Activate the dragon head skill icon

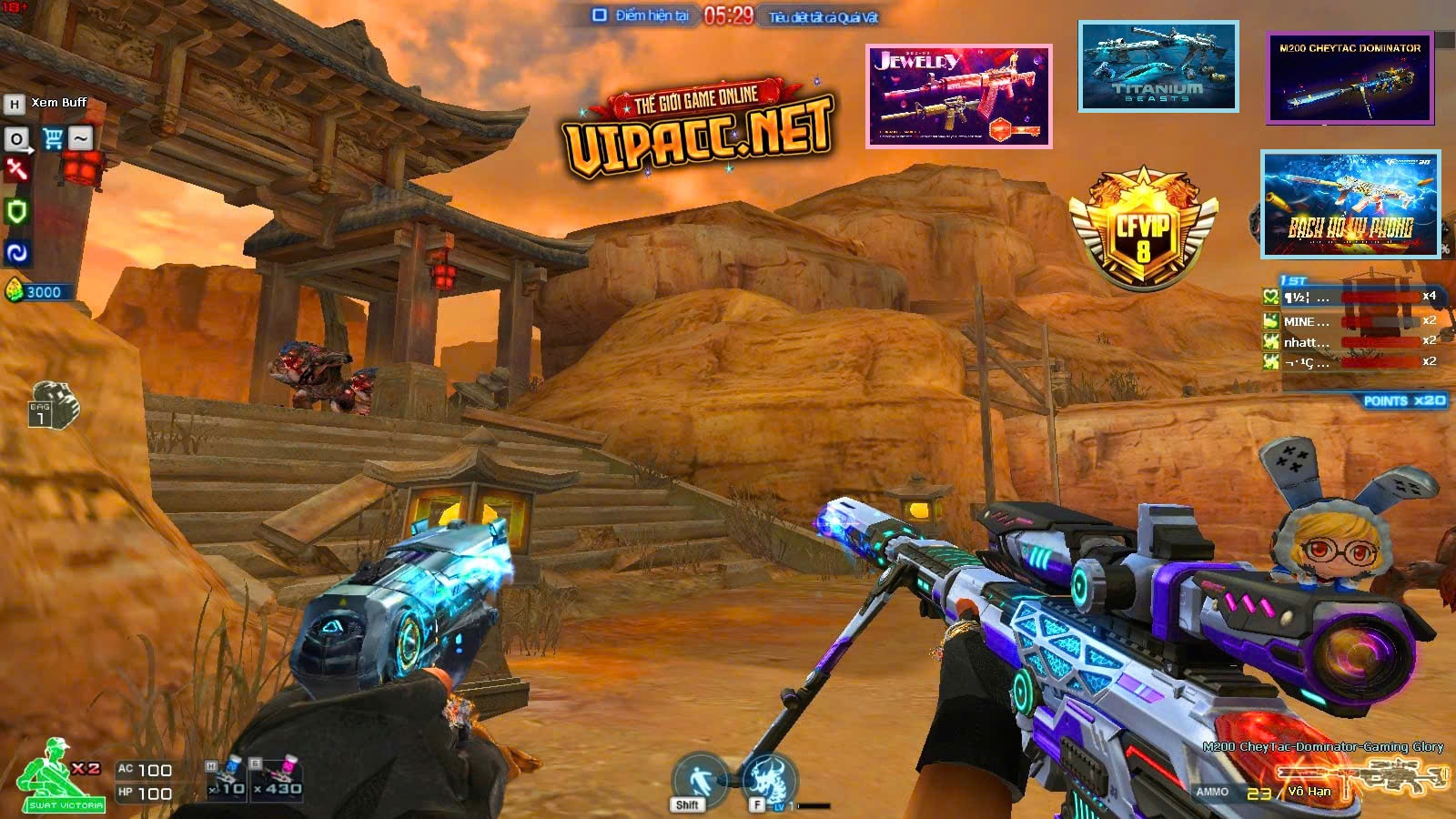click(769, 780)
